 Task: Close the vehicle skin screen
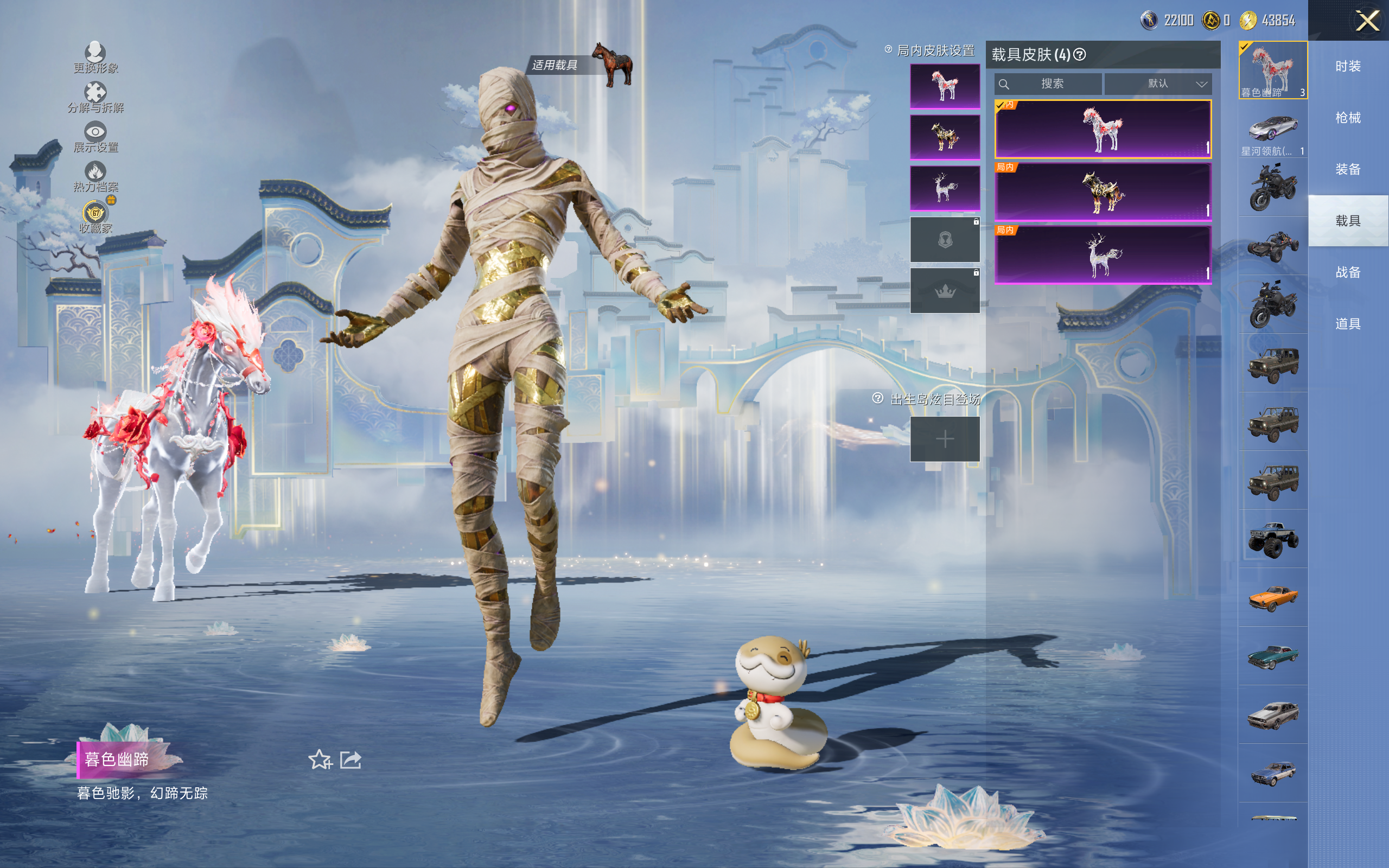1367,21
